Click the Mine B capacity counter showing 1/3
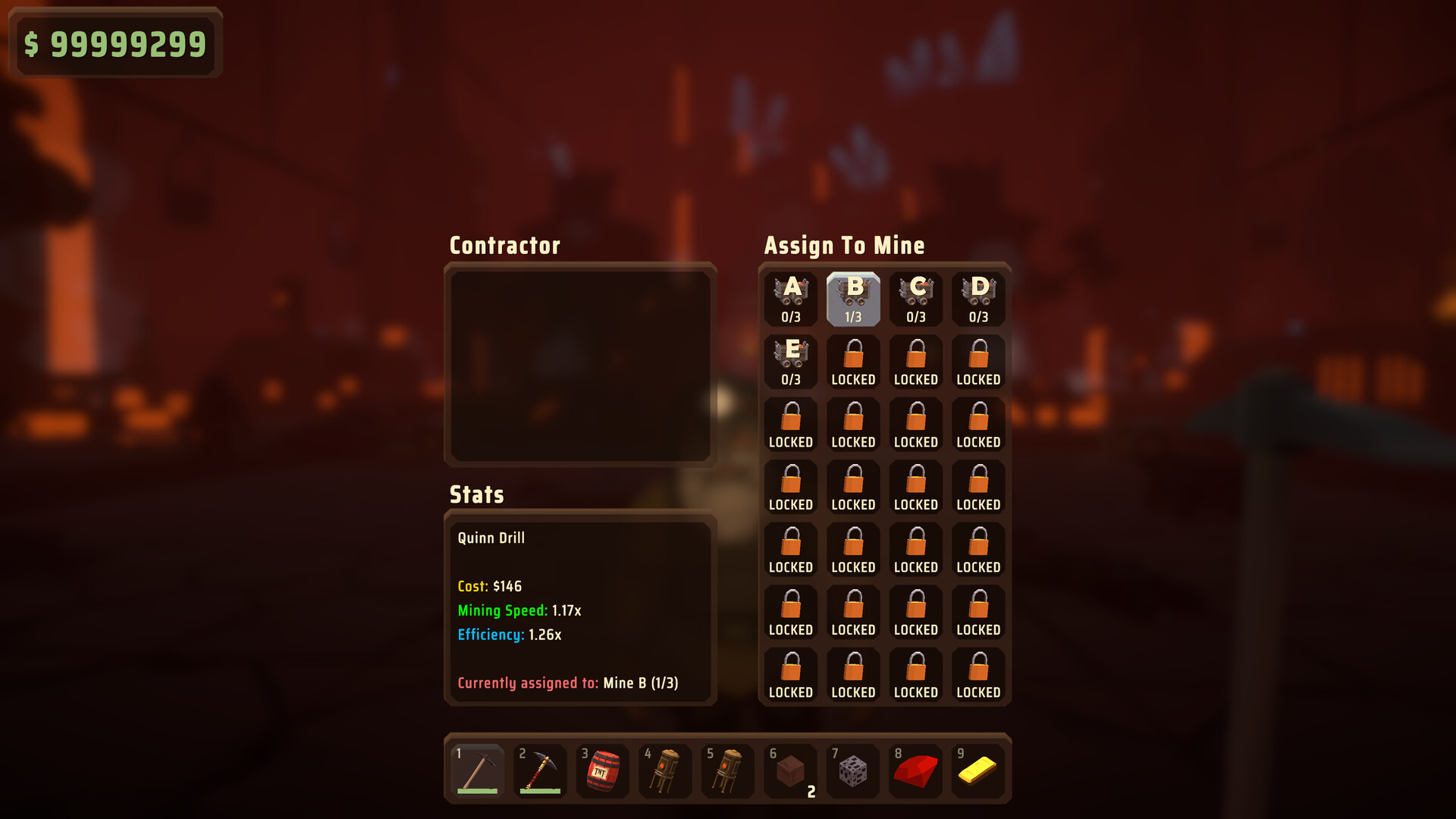 pyautogui.click(x=853, y=318)
